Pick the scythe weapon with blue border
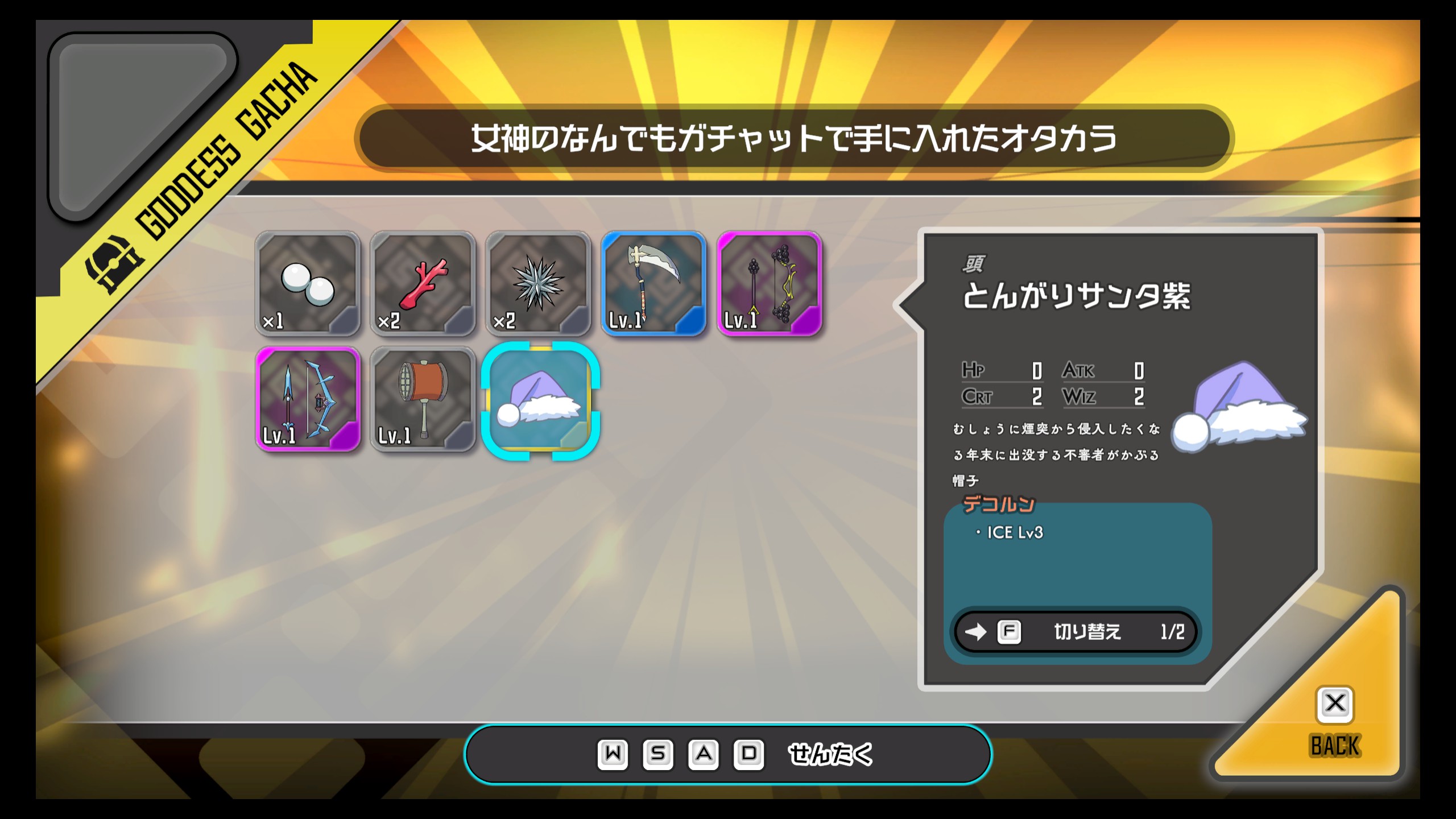Image resolution: width=1456 pixels, height=819 pixels. pyautogui.click(x=653, y=283)
